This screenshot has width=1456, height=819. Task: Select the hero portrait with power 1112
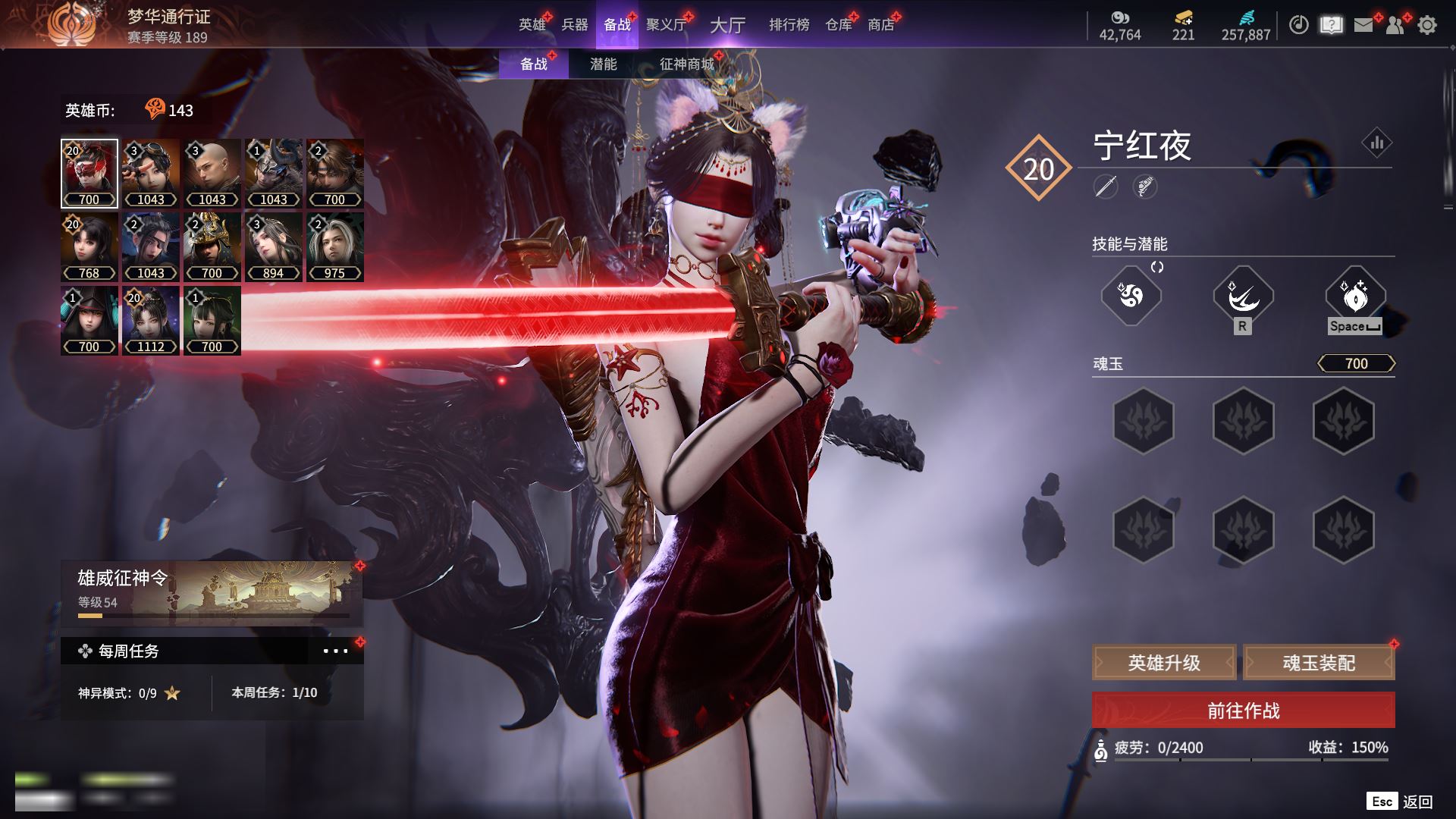pos(150,321)
